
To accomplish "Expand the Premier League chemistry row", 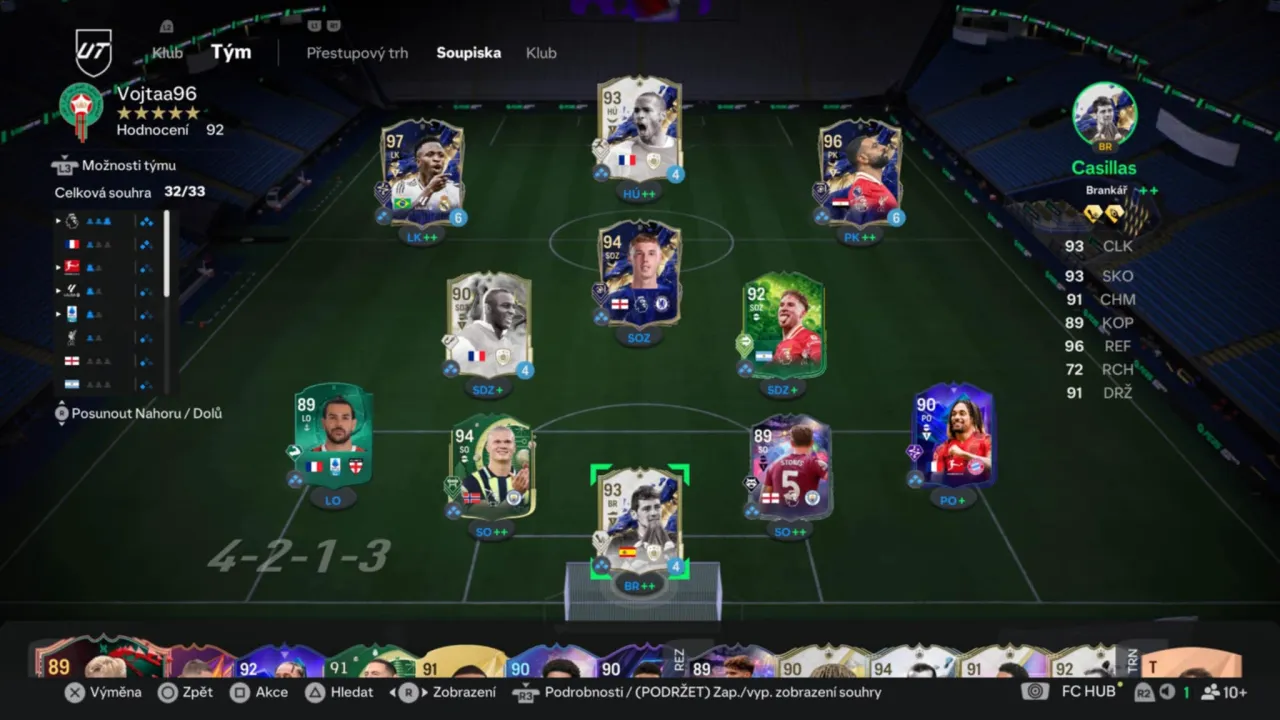I will (57, 220).
